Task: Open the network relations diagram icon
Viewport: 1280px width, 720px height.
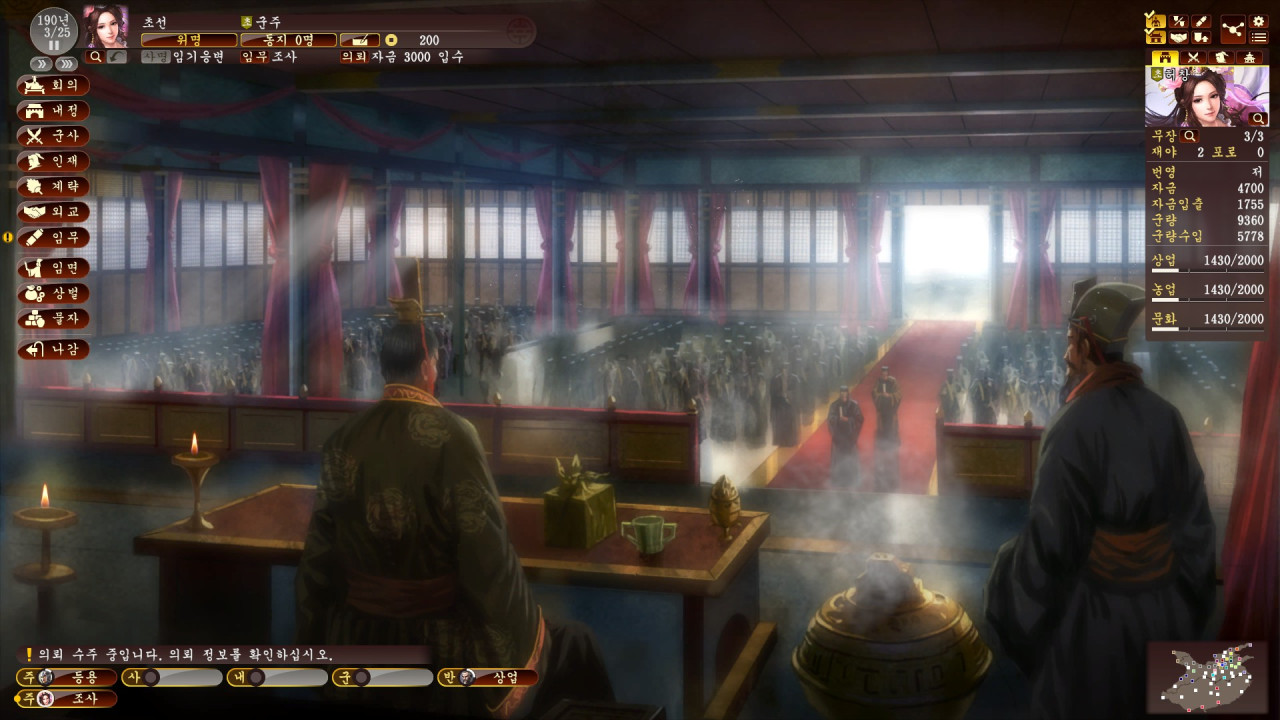Action: (1231, 29)
